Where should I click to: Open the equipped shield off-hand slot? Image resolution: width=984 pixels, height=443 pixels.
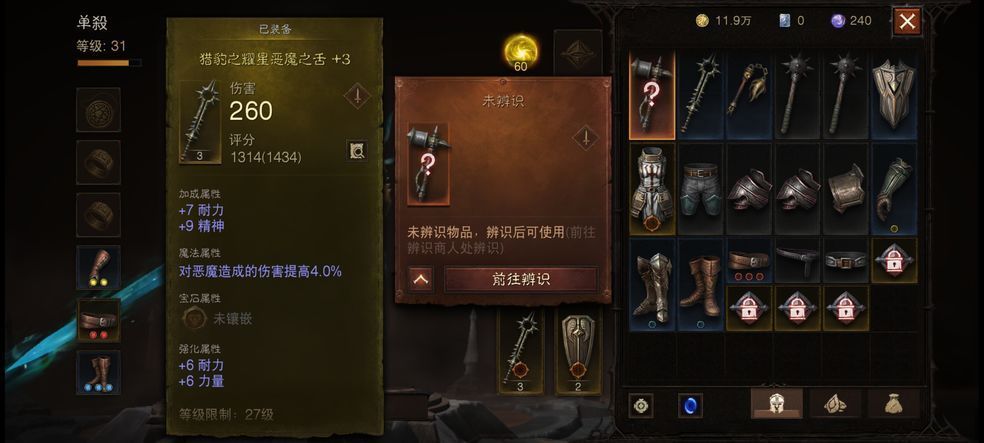point(577,352)
